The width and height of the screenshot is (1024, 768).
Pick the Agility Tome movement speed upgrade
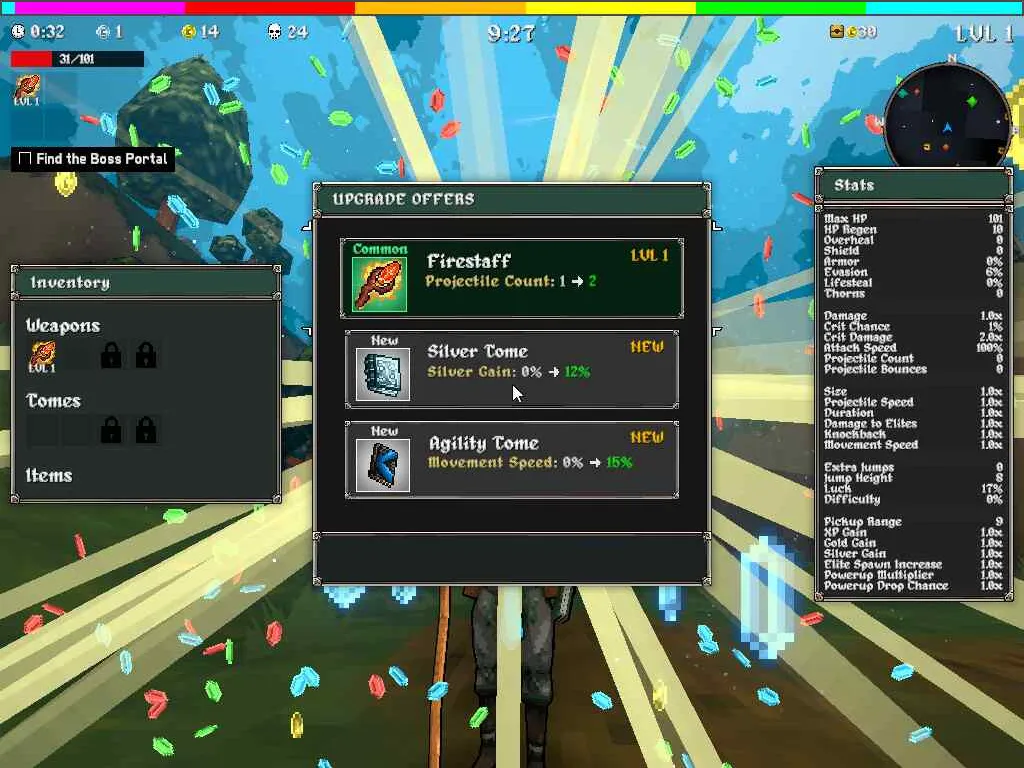(x=512, y=460)
